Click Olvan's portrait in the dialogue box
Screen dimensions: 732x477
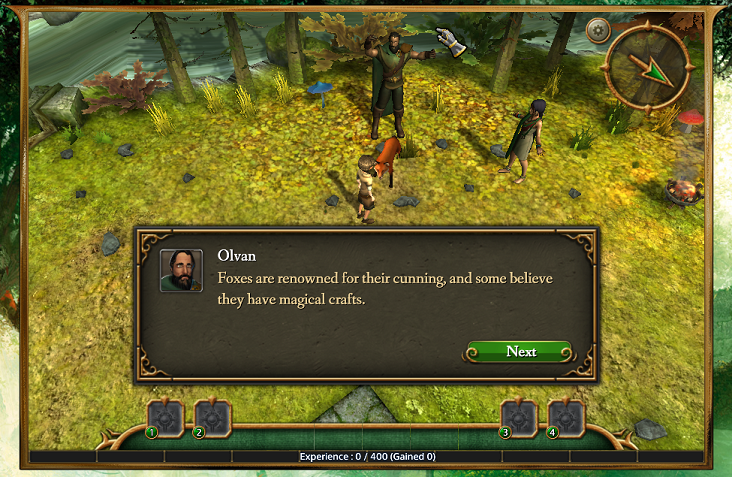pyautogui.click(x=181, y=270)
